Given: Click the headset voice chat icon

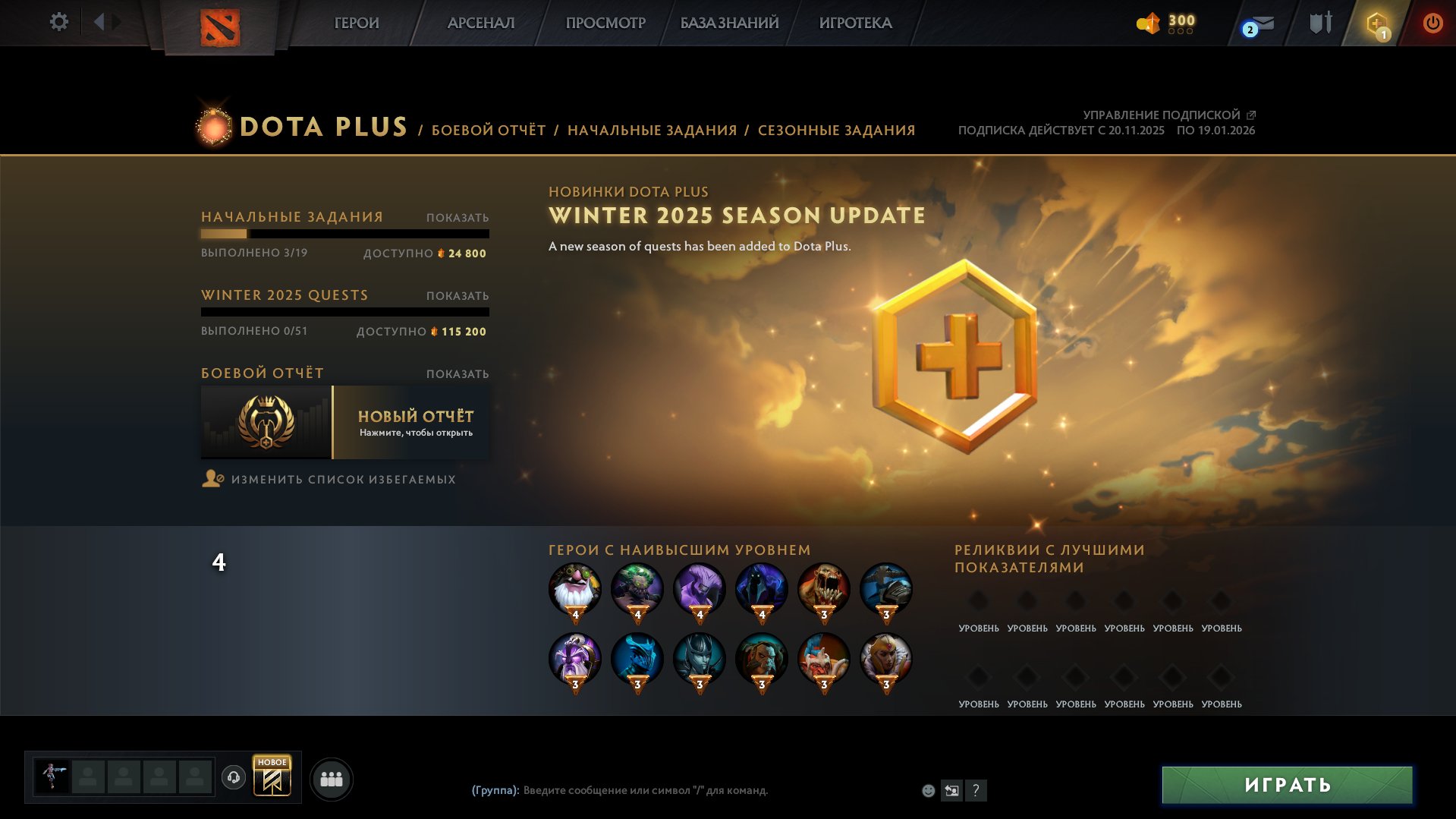Looking at the screenshot, I should tap(234, 777).
